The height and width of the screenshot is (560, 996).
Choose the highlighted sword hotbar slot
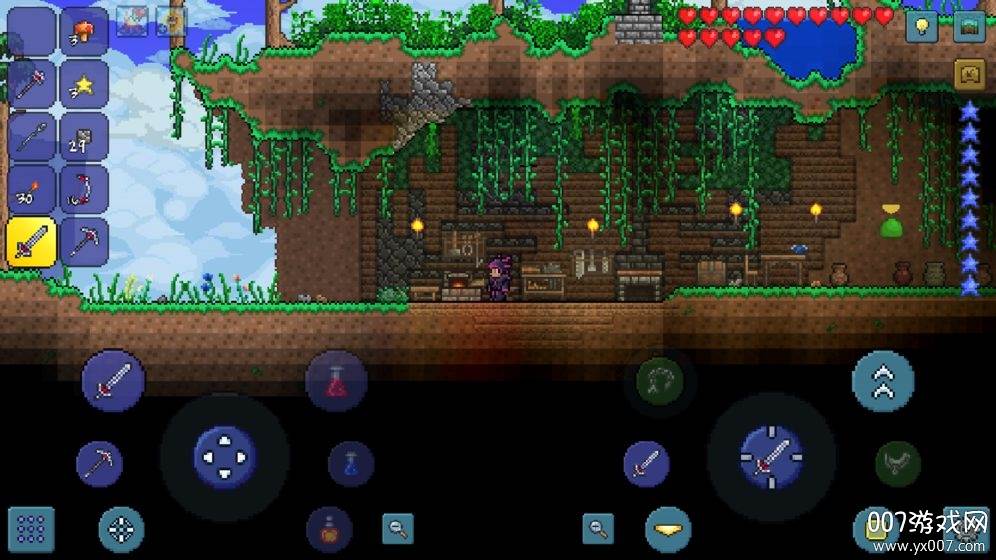pyautogui.click(x=31, y=241)
